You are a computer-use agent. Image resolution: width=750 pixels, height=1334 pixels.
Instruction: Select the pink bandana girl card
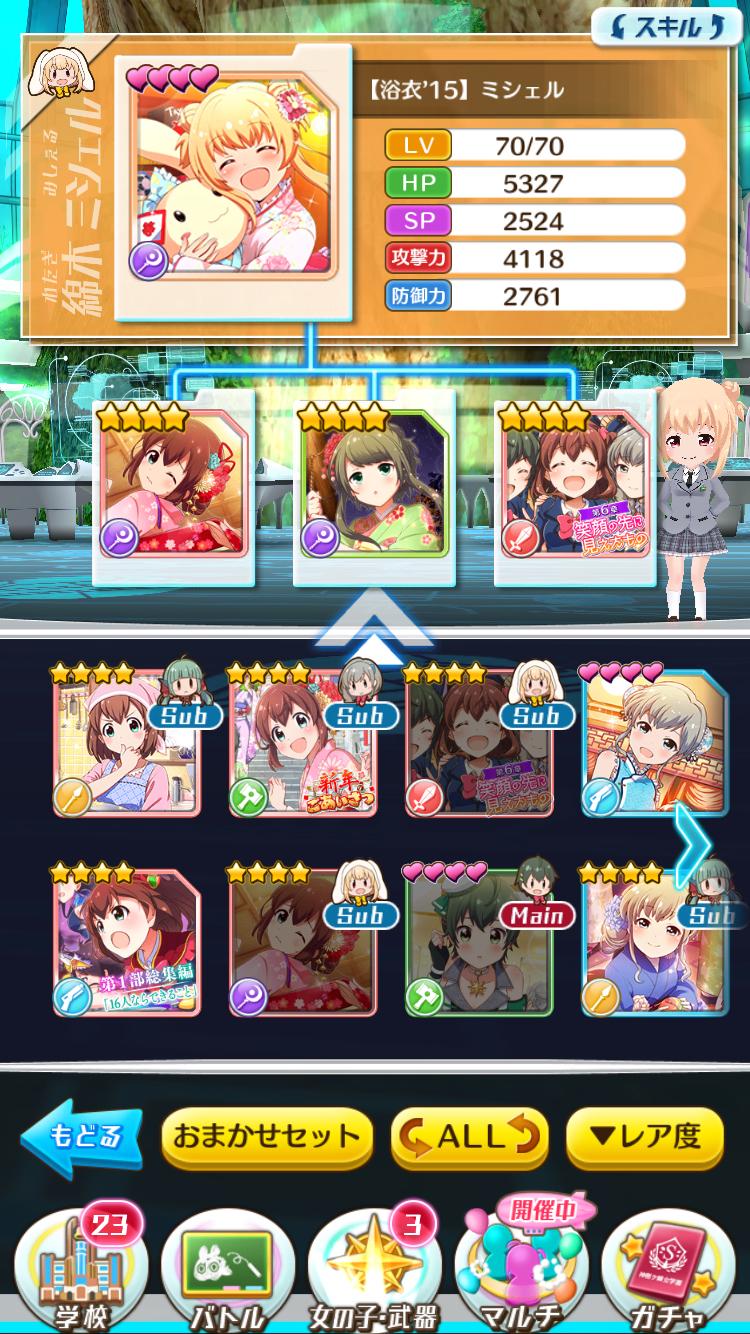[x=125, y=742]
